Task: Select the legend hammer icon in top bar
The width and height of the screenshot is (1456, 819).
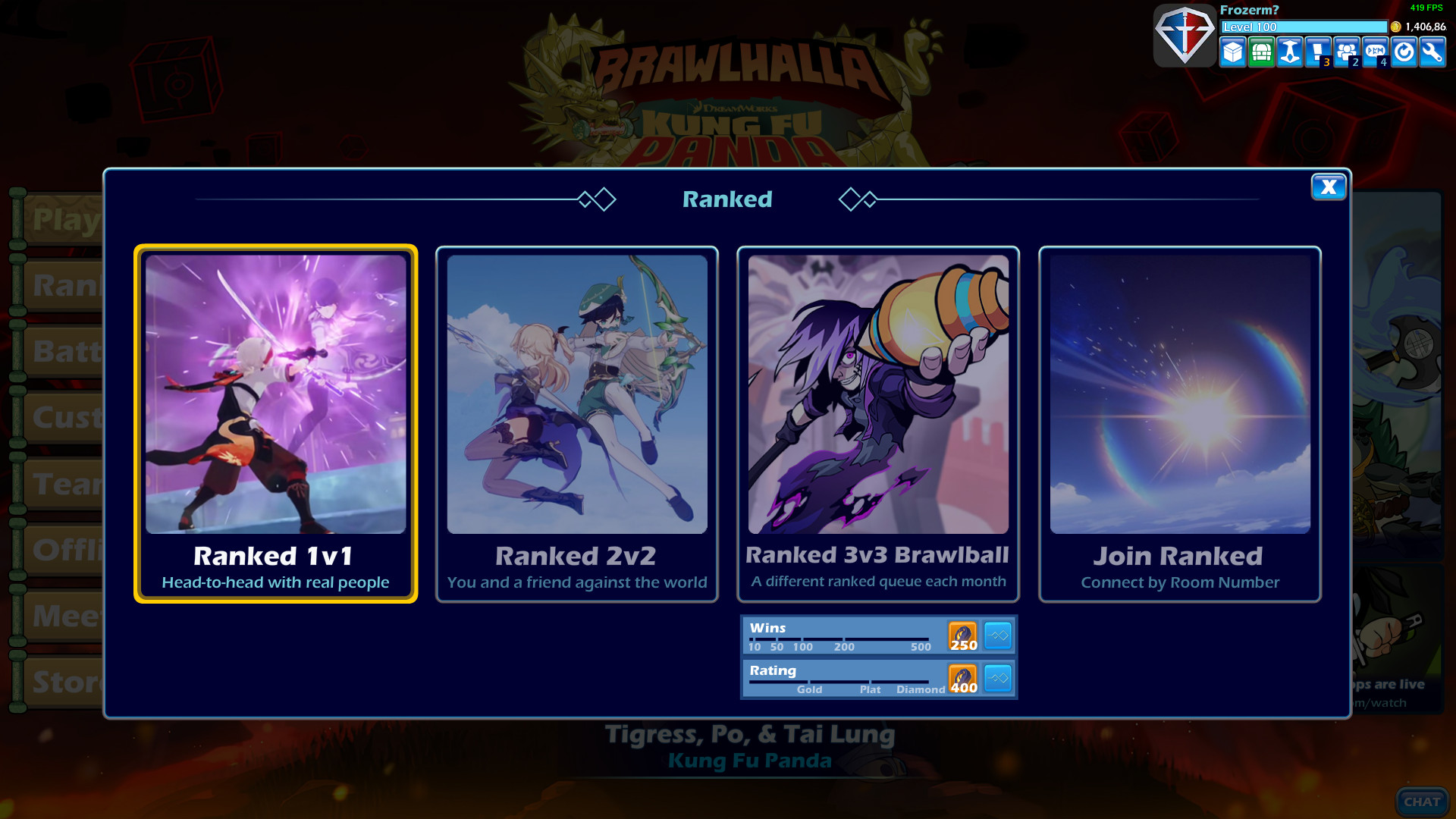Action: [x=1289, y=53]
